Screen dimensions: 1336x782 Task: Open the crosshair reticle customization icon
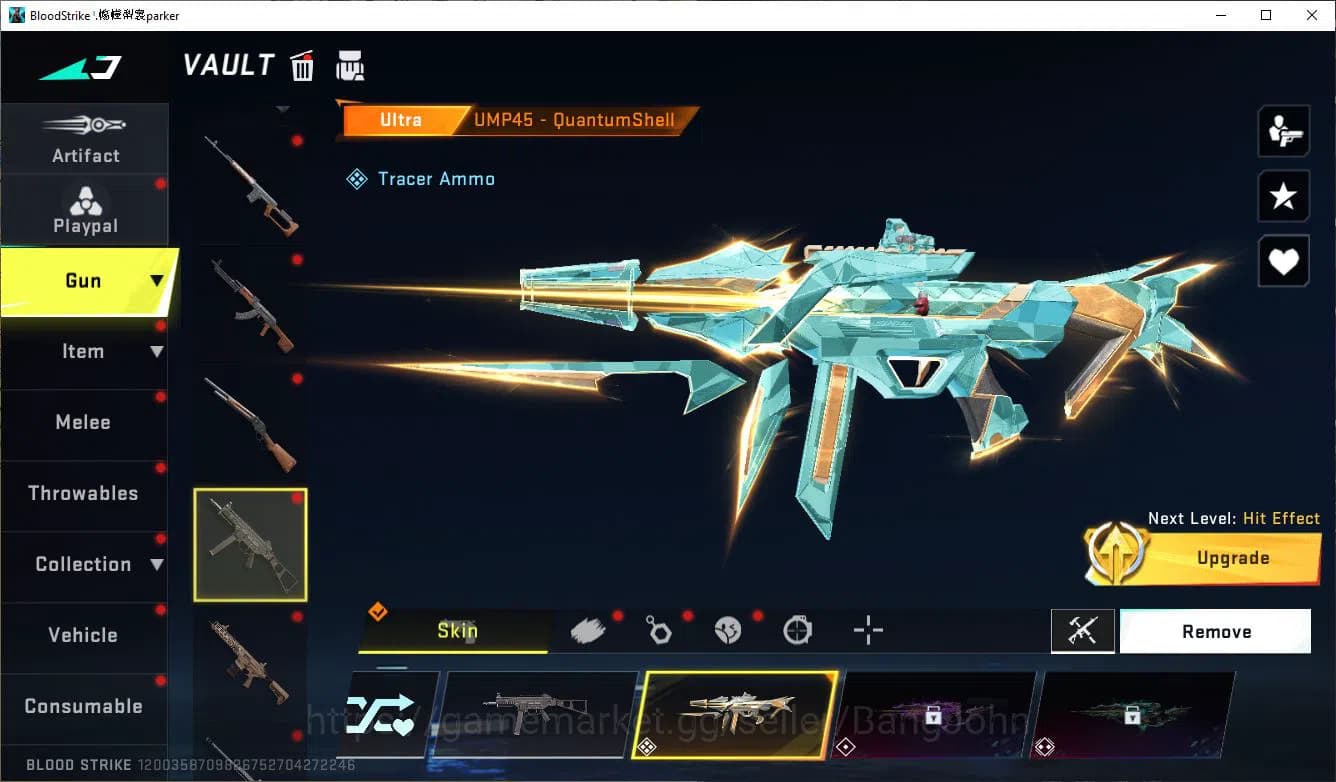tap(868, 630)
